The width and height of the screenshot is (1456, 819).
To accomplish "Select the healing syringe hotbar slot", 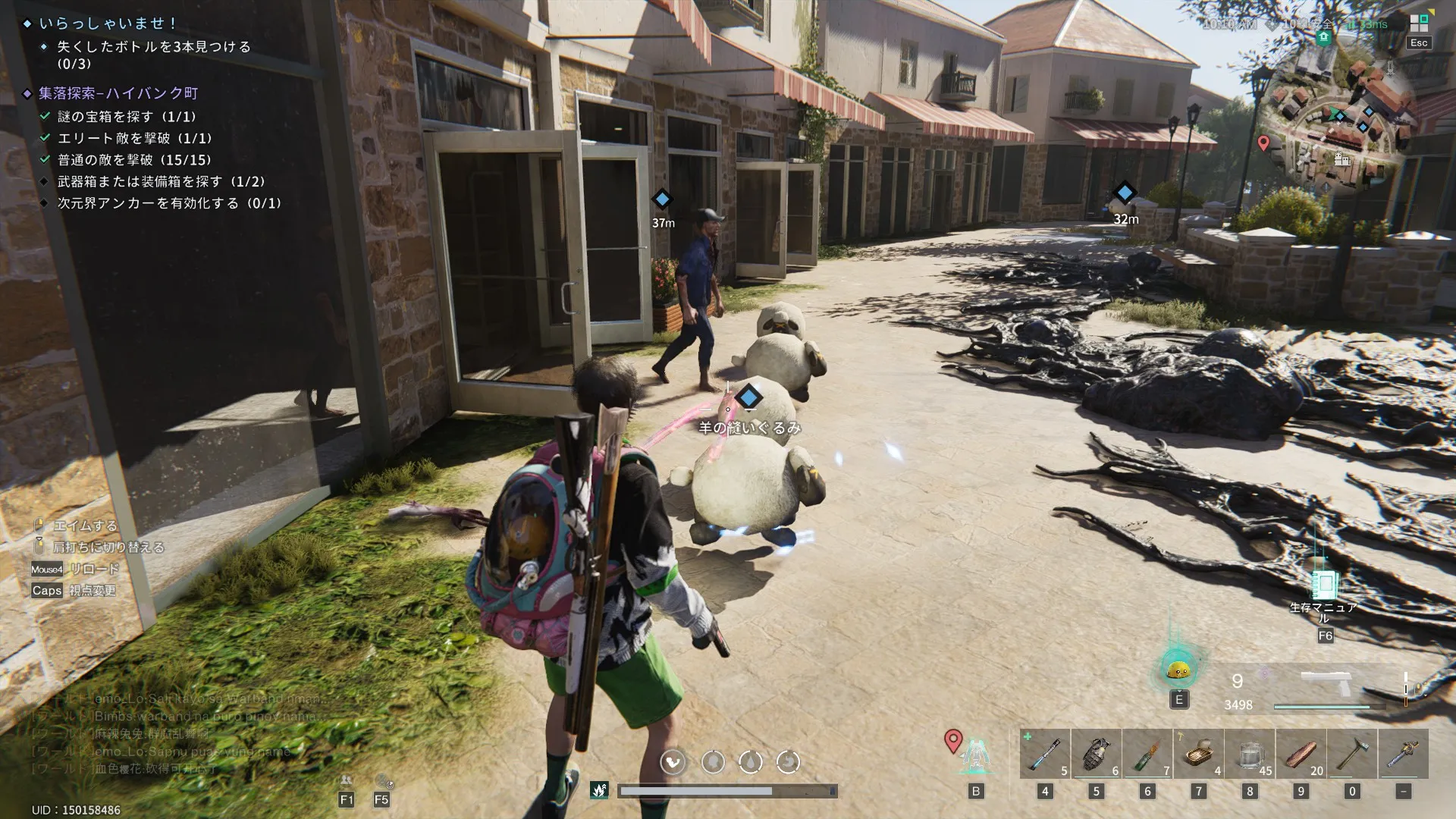I will 1044,754.
